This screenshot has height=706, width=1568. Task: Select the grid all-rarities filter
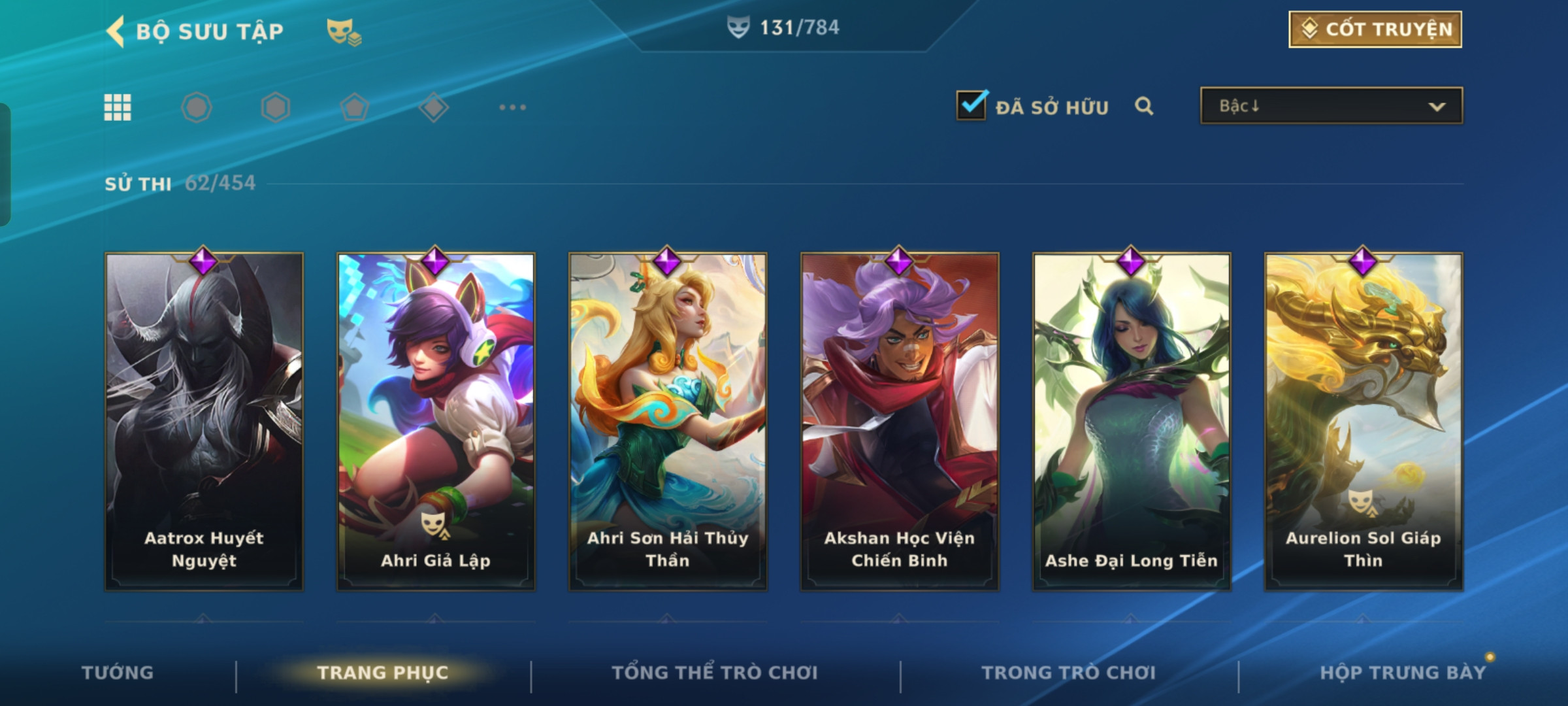click(x=118, y=107)
